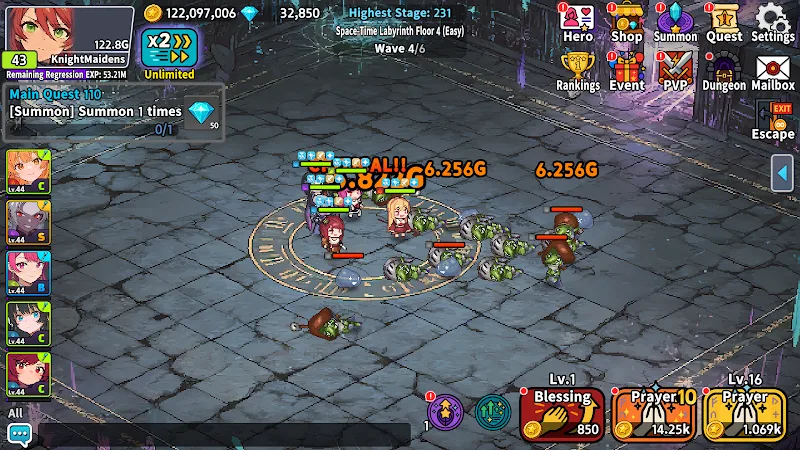Open the Event gift box

pyautogui.click(x=627, y=72)
